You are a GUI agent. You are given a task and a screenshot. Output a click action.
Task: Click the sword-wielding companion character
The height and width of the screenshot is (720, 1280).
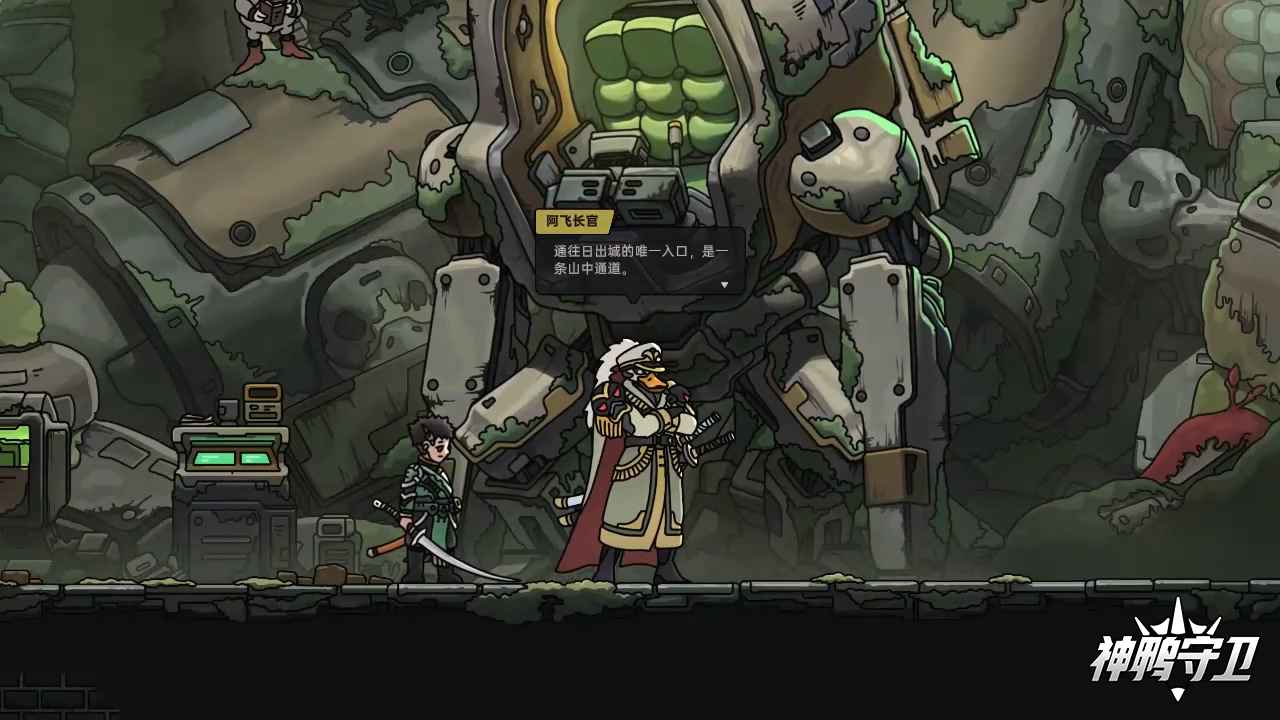[x=430, y=490]
